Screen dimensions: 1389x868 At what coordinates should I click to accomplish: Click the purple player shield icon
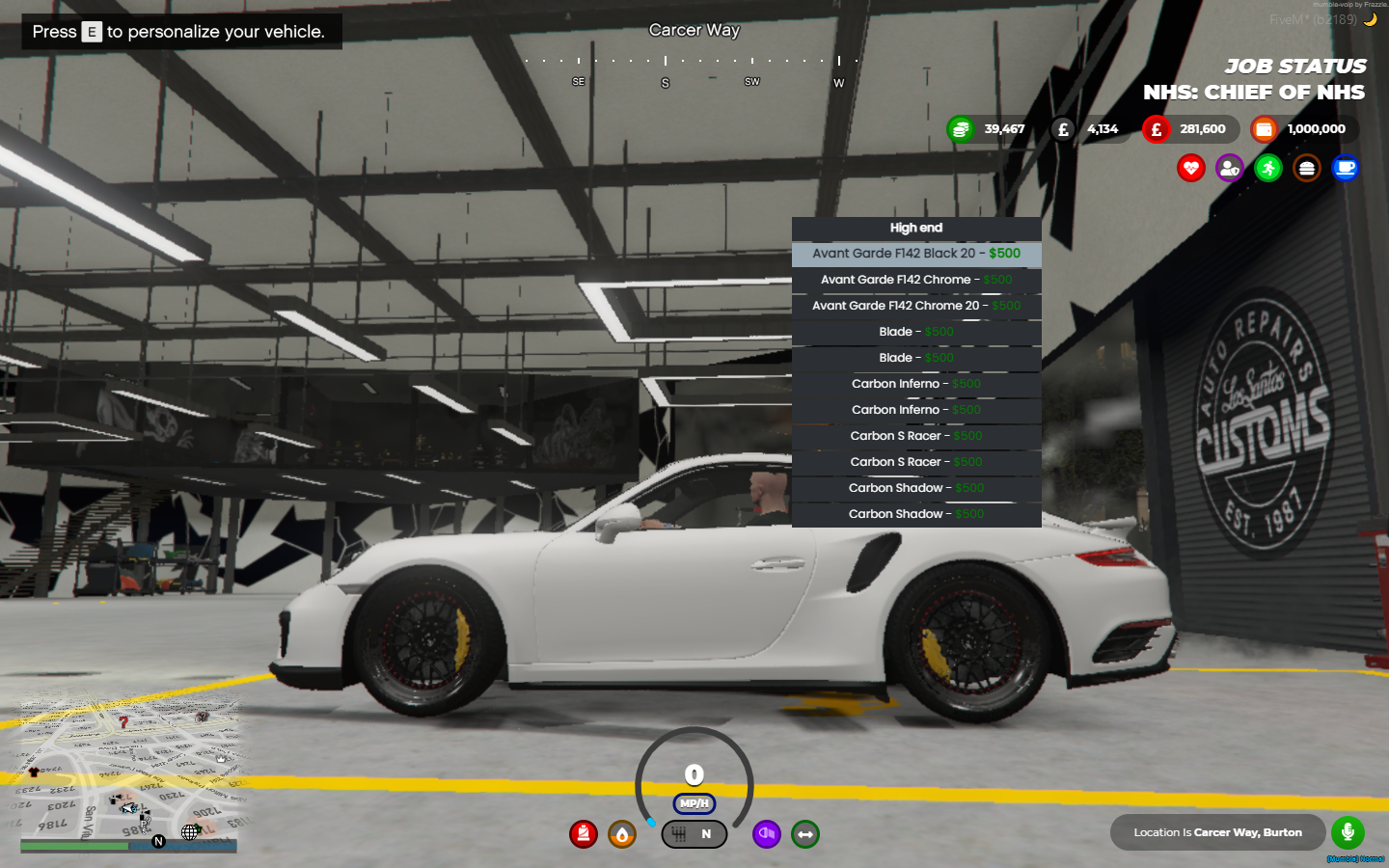click(x=1229, y=168)
